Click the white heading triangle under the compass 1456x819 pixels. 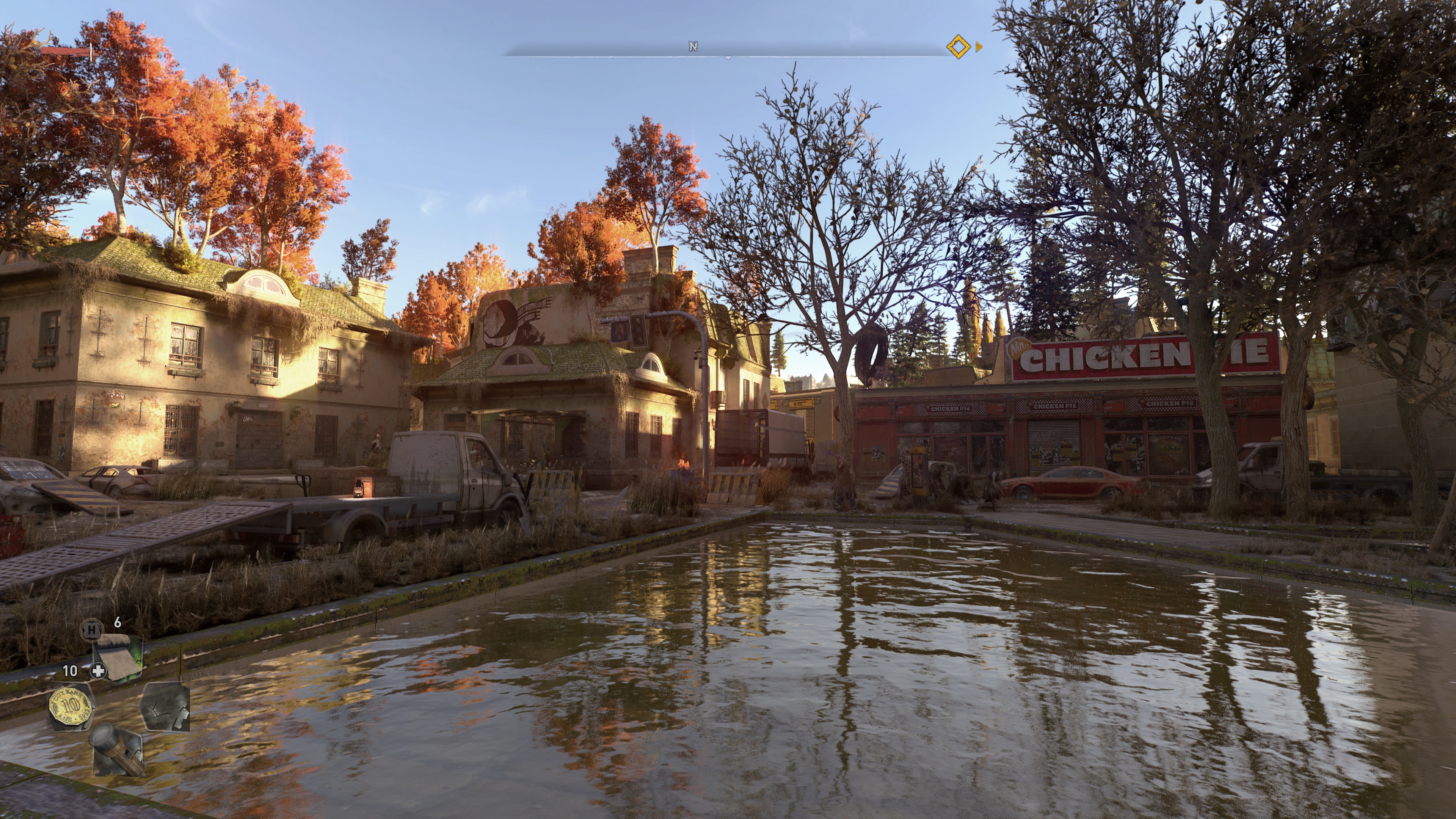click(x=728, y=58)
